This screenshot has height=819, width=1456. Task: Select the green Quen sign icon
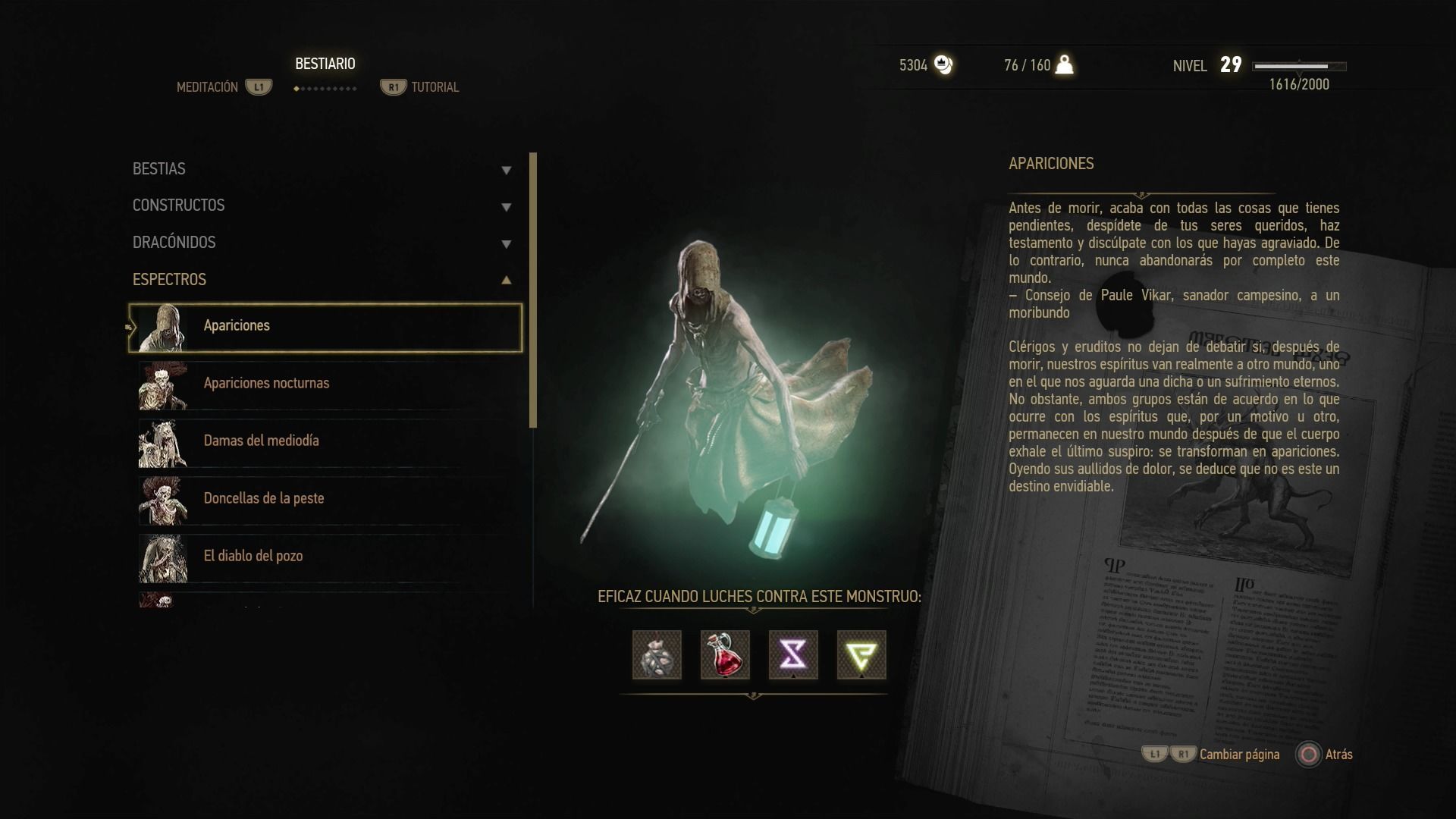(x=861, y=654)
